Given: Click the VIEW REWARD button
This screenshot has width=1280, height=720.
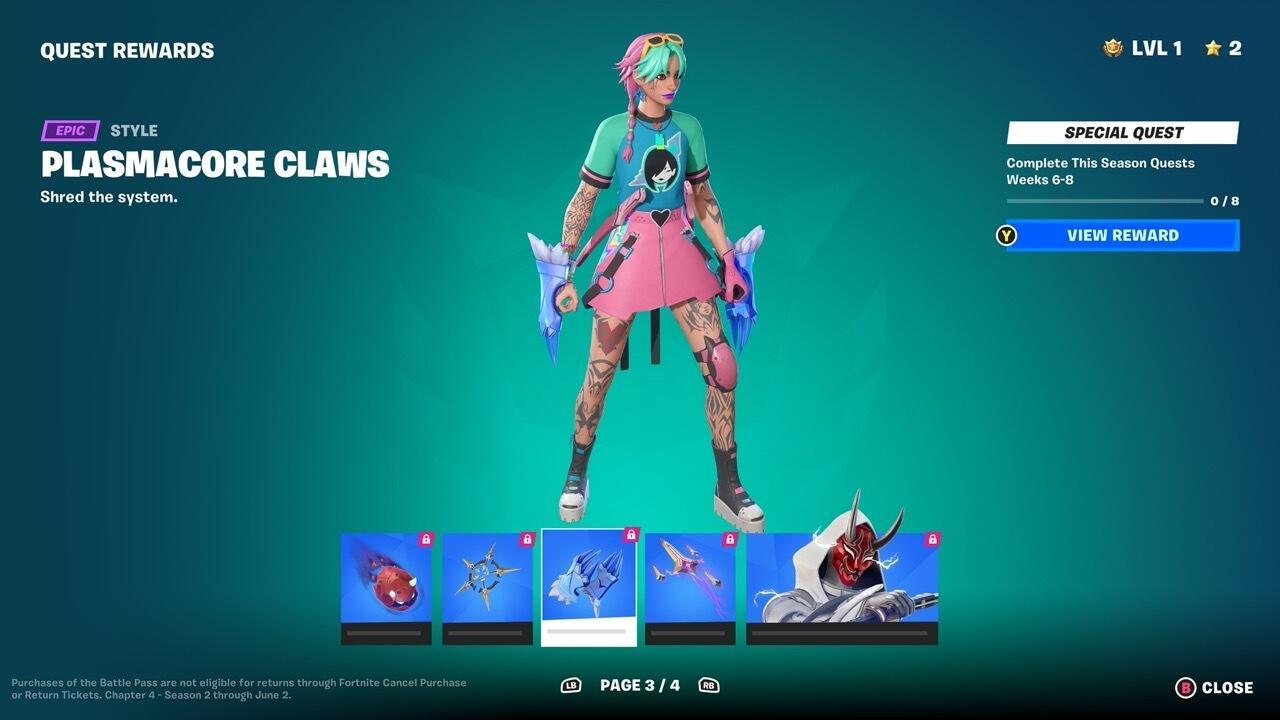Looking at the screenshot, I should click(1120, 235).
